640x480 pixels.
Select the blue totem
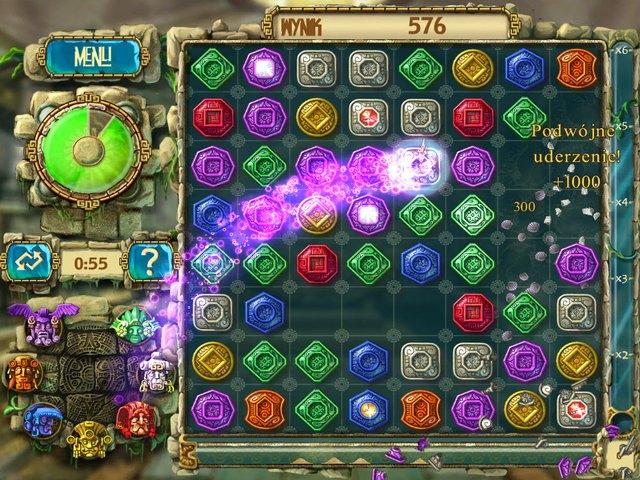click(42, 421)
